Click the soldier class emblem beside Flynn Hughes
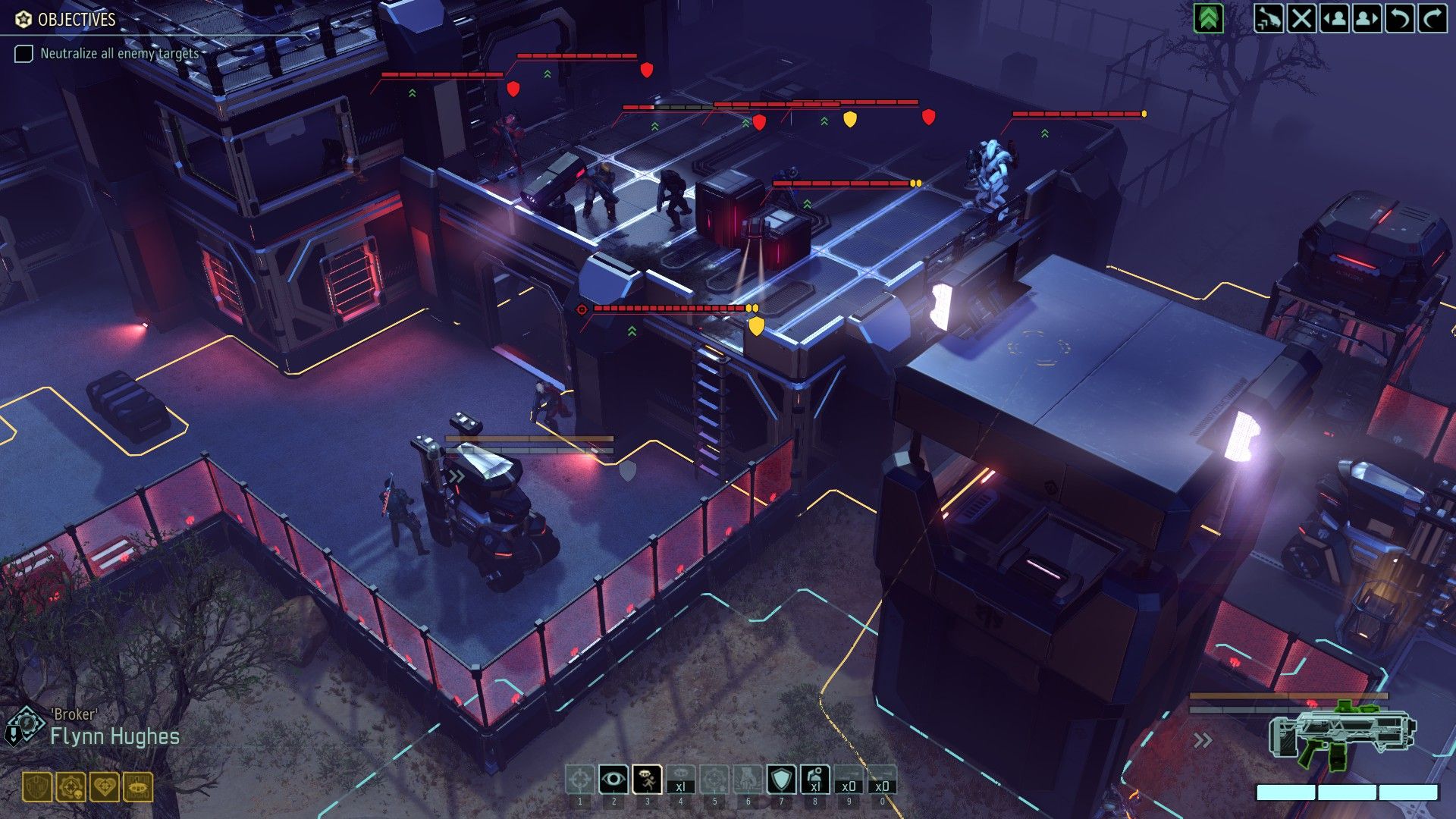The height and width of the screenshot is (819, 1456). [25, 724]
